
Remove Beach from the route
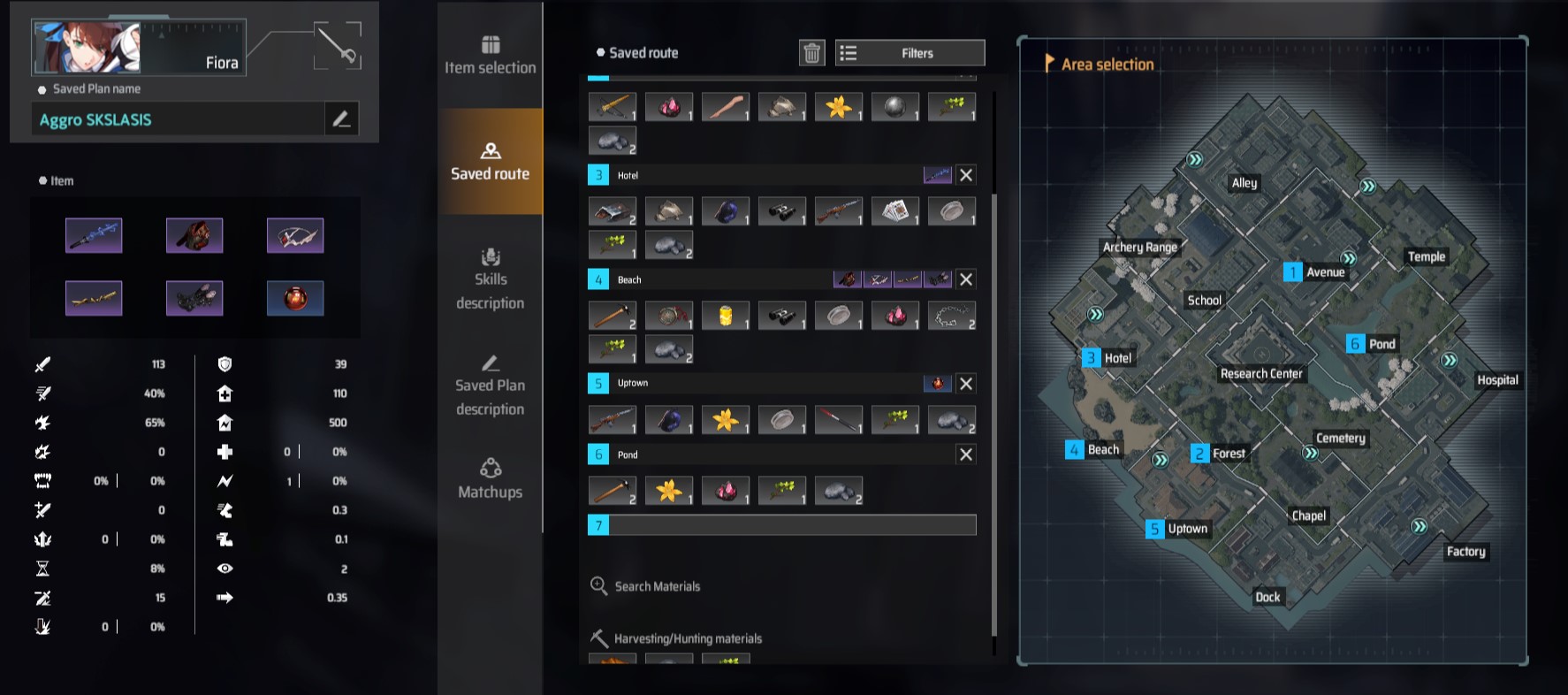click(966, 279)
